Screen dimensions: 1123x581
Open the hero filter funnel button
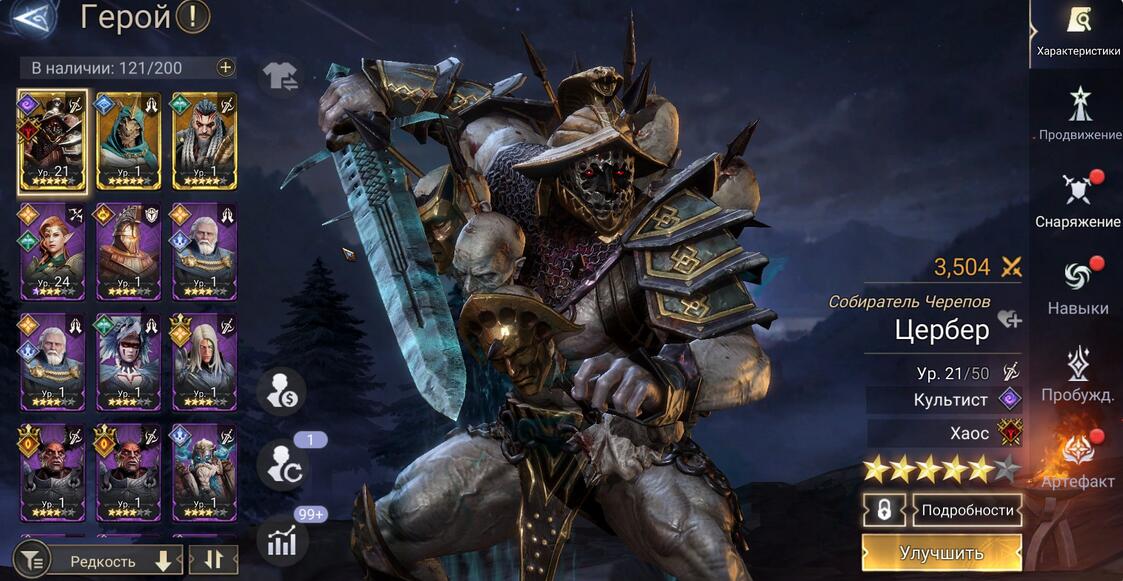(x=32, y=561)
